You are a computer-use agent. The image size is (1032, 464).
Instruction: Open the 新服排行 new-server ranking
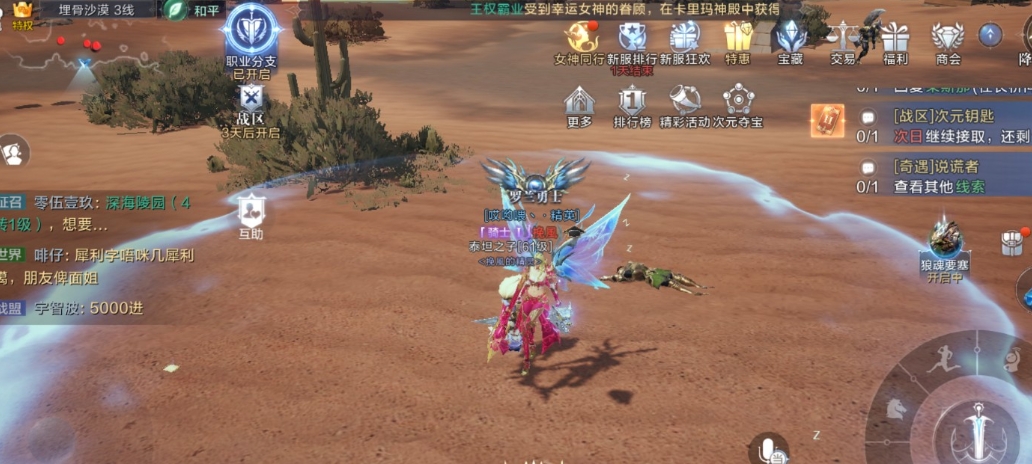632,37
